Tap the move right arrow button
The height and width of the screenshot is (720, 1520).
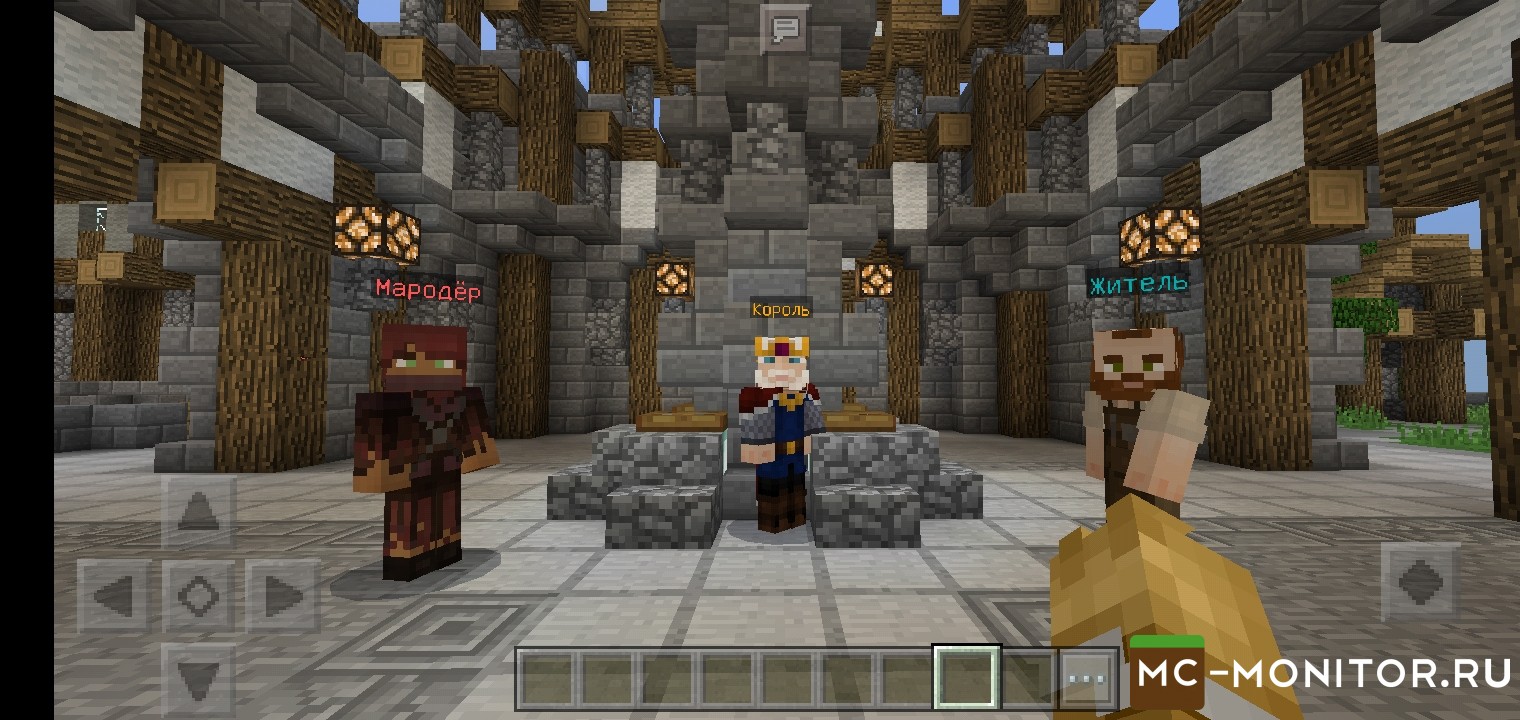point(282,596)
